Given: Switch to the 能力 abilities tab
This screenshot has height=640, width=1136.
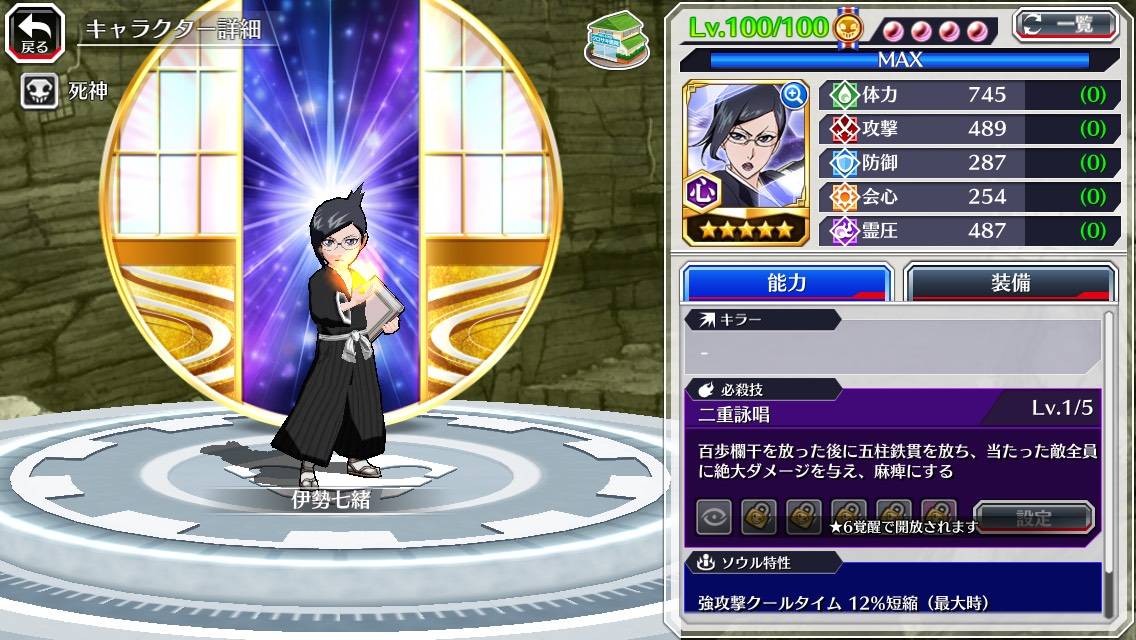Looking at the screenshot, I should (x=786, y=282).
